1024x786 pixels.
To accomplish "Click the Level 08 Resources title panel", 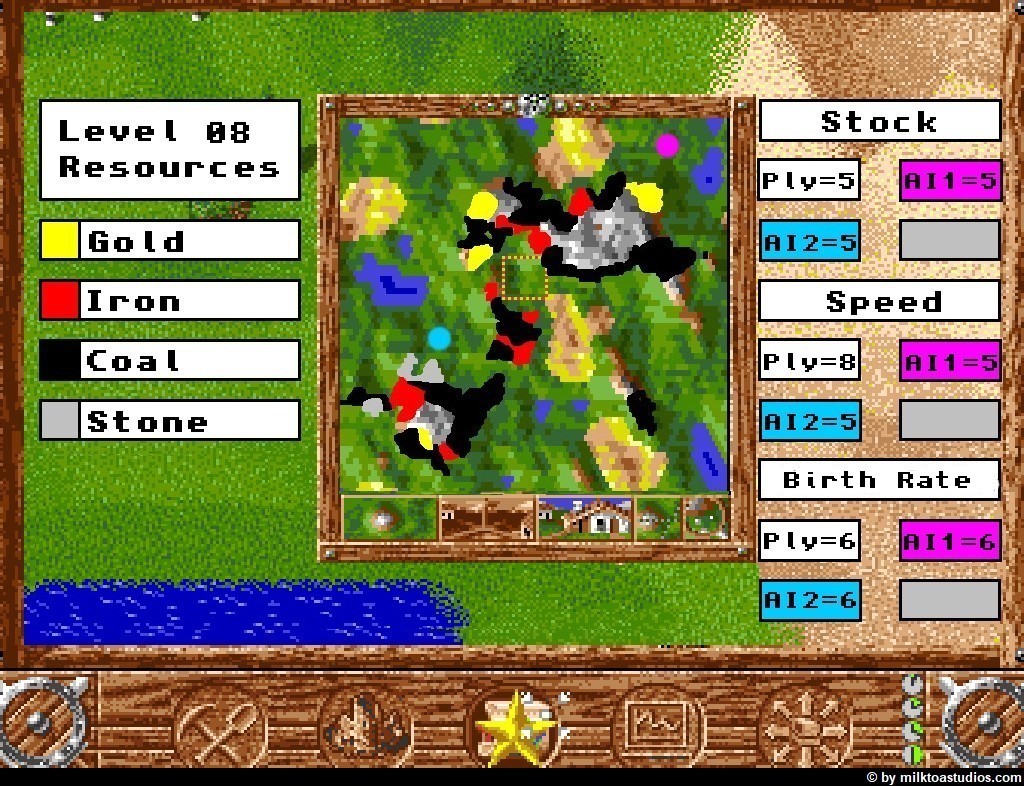I will coord(170,149).
